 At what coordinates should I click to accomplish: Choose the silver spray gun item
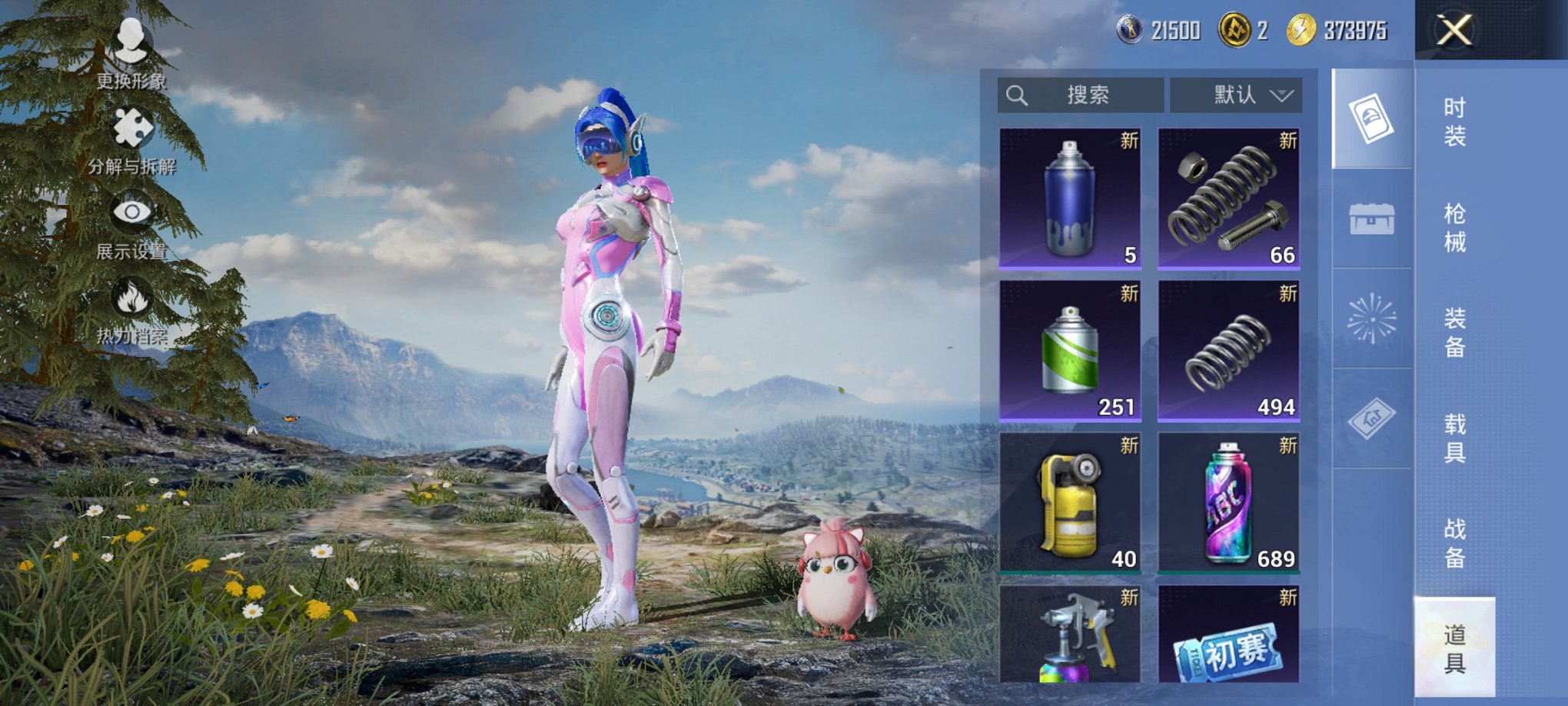pyautogui.click(x=1070, y=635)
